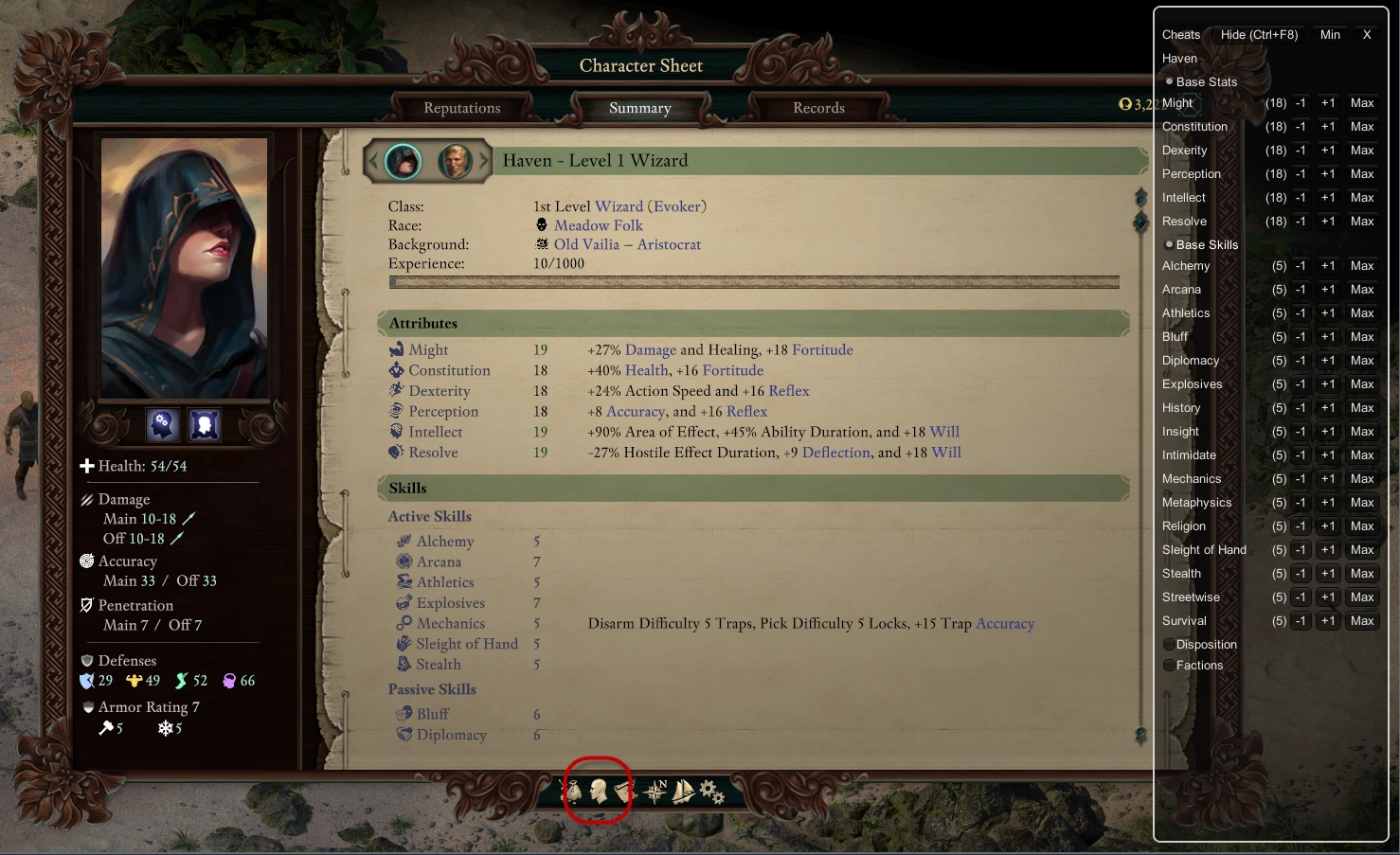Open the inventory money bag icon
Viewport: 1400px width, 855px height.
tap(574, 793)
